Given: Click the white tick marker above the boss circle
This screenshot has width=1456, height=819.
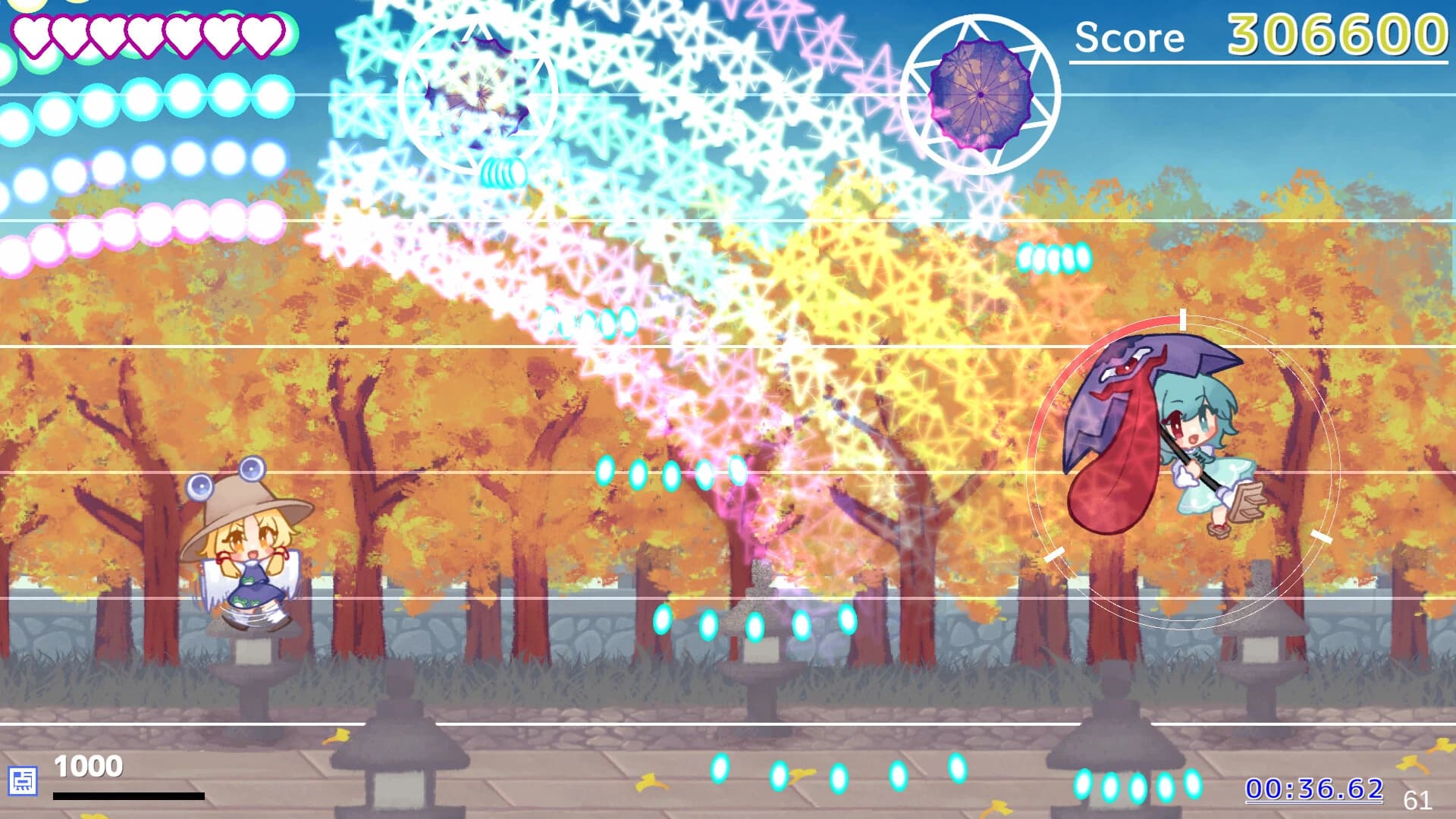Looking at the screenshot, I should point(1183,321).
